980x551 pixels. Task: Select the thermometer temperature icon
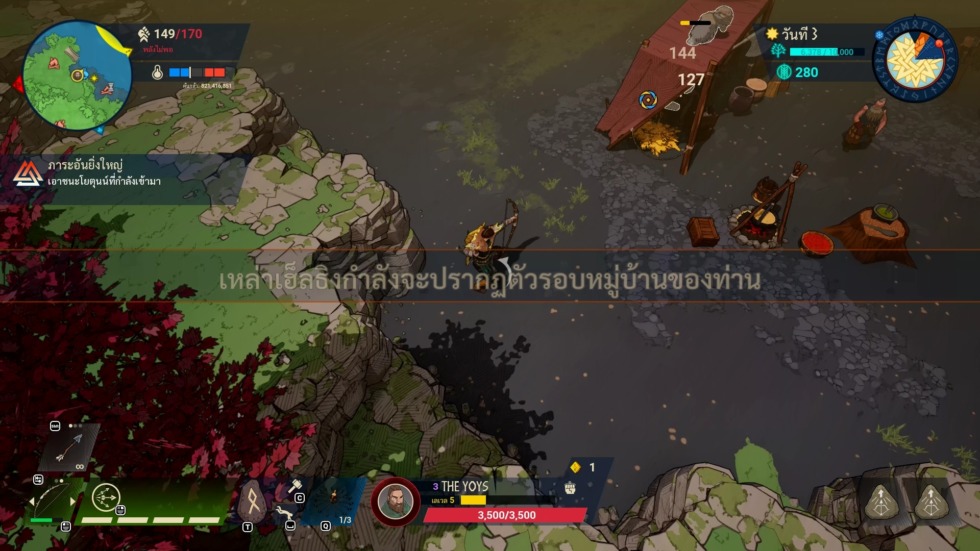pos(157,73)
